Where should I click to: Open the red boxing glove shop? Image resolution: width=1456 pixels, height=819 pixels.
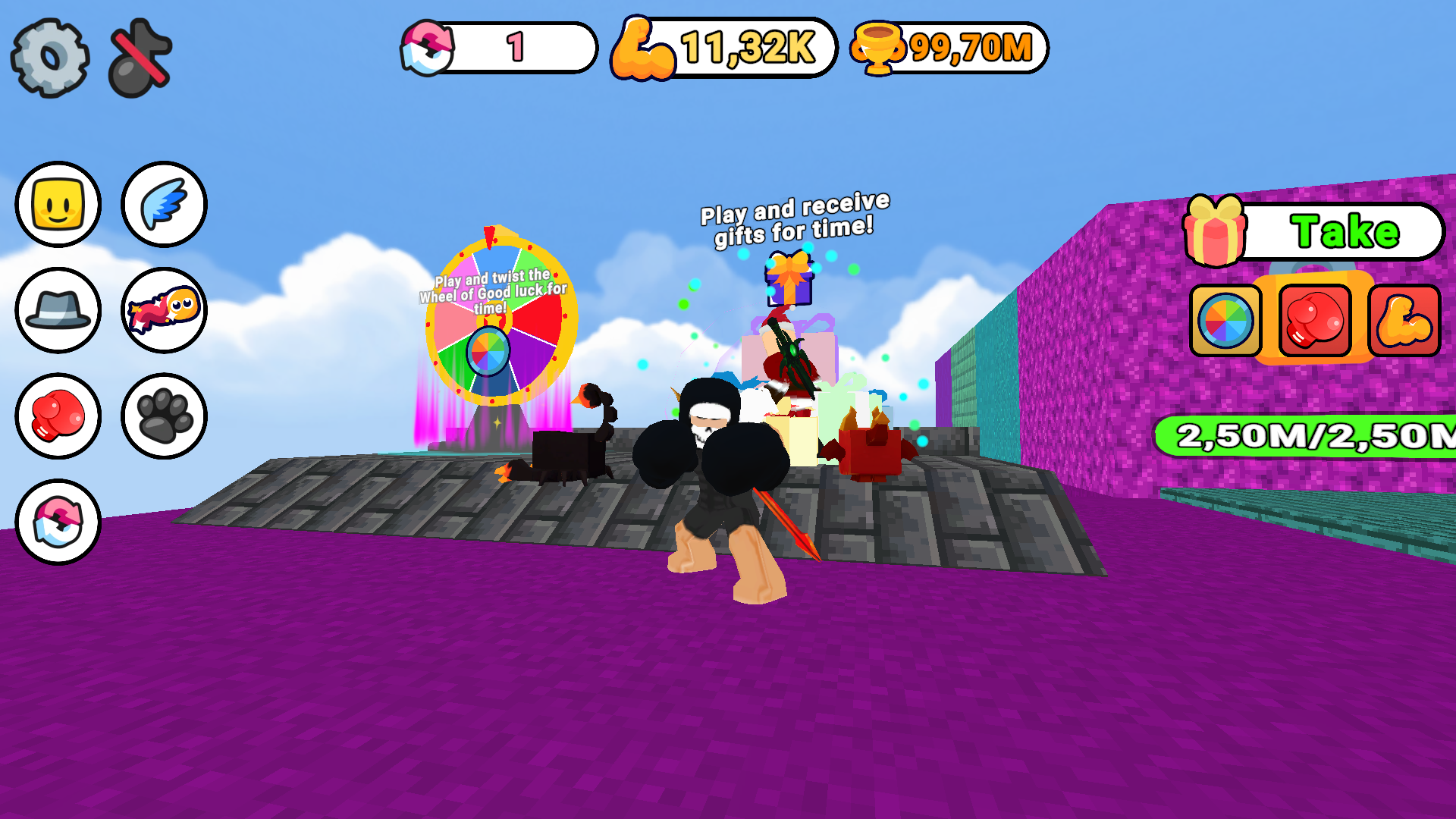click(x=58, y=416)
